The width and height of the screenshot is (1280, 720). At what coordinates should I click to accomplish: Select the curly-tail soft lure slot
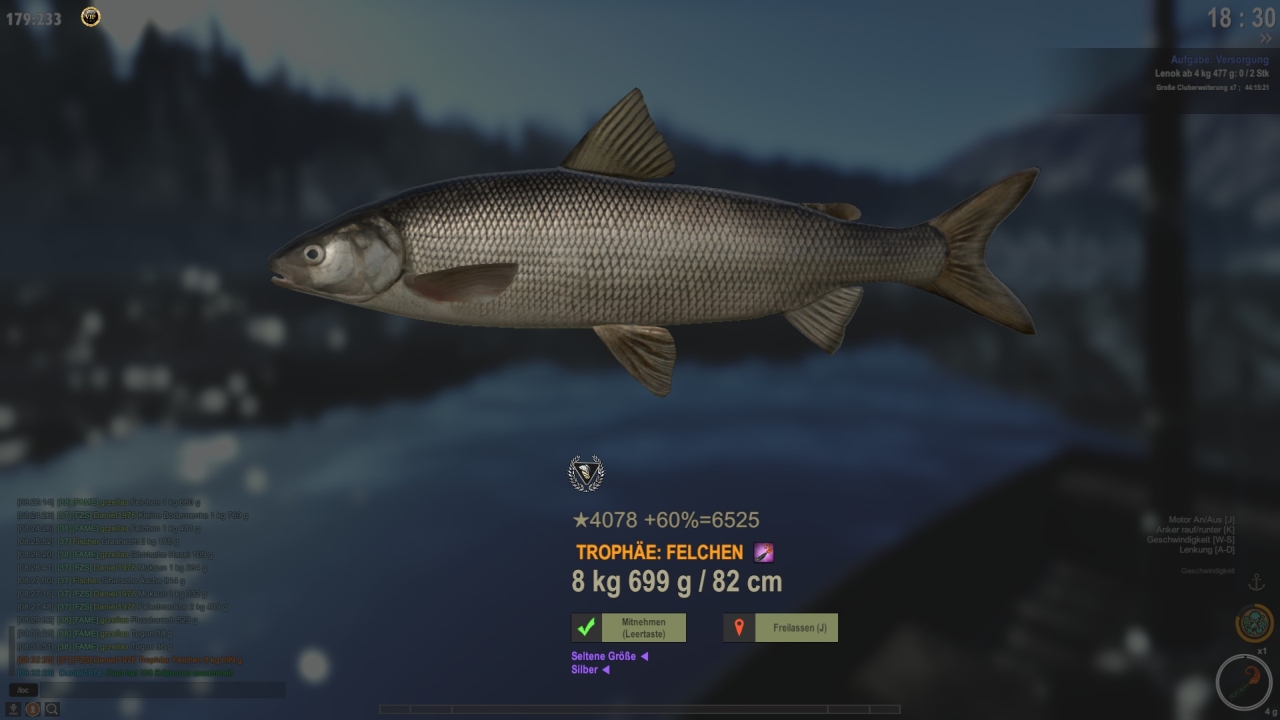[1244, 683]
